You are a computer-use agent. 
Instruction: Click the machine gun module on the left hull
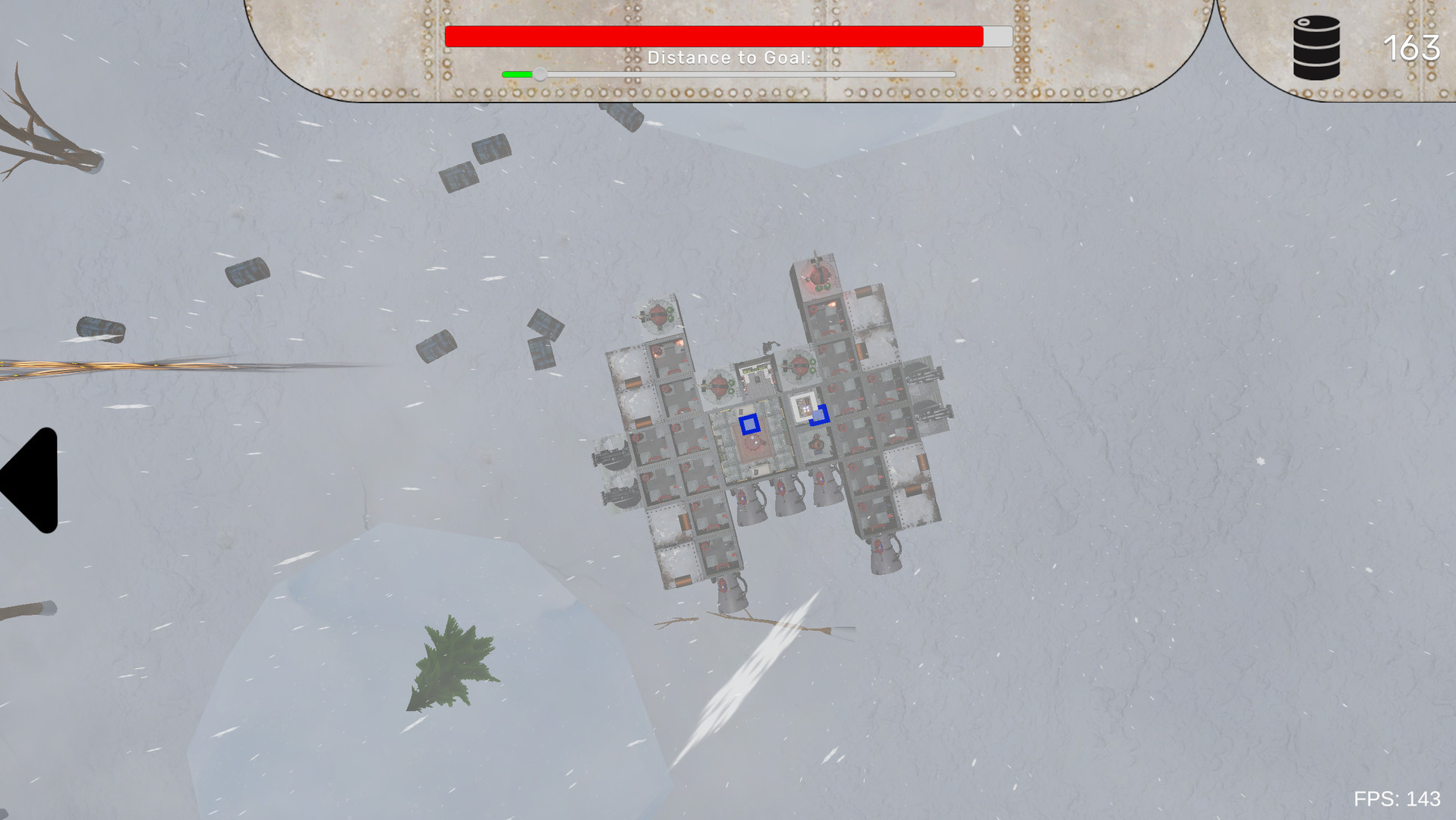point(613,457)
